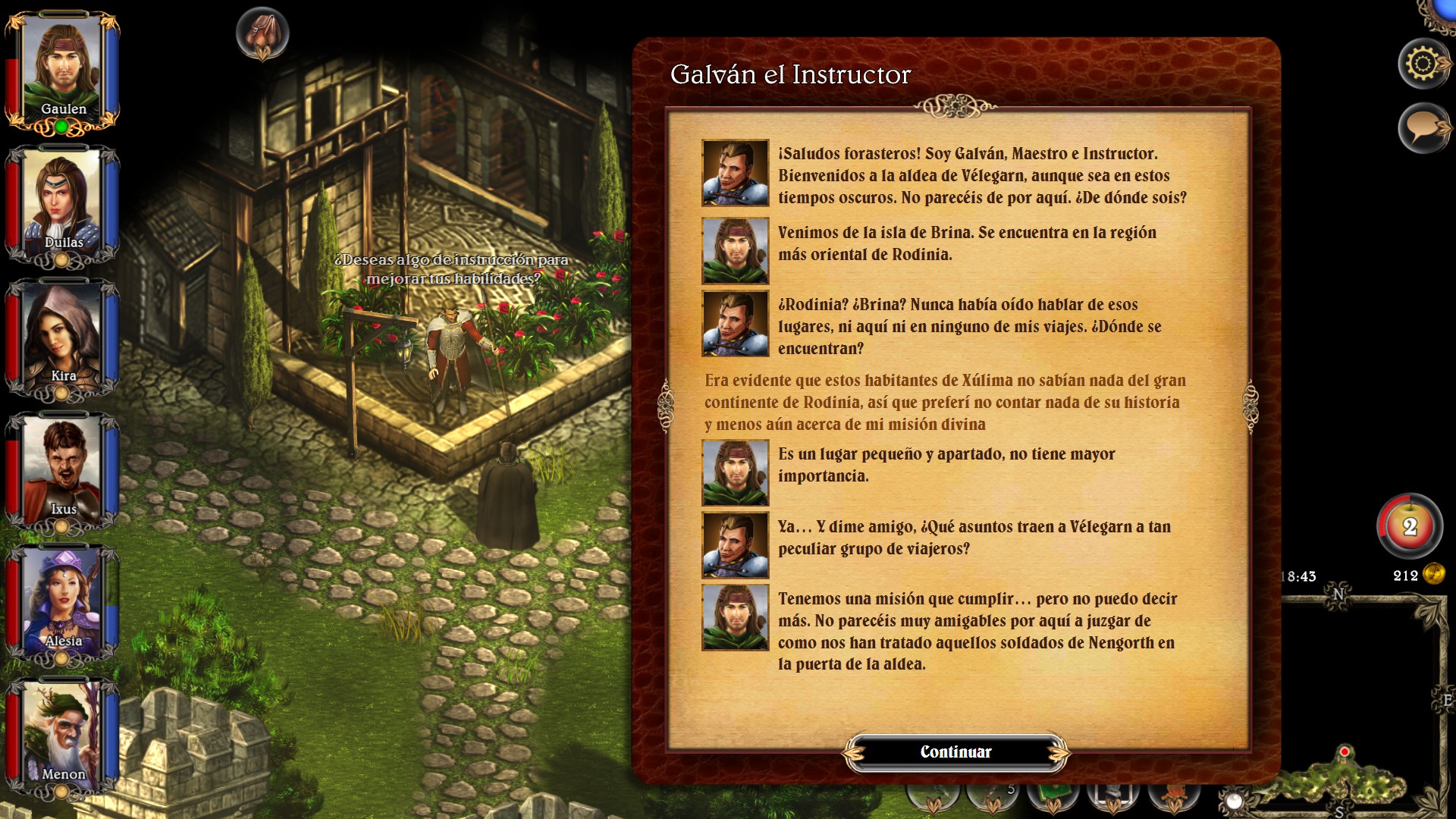Continue the dialogue with Continuar
The height and width of the screenshot is (819, 1456).
pyautogui.click(x=955, y=752)
